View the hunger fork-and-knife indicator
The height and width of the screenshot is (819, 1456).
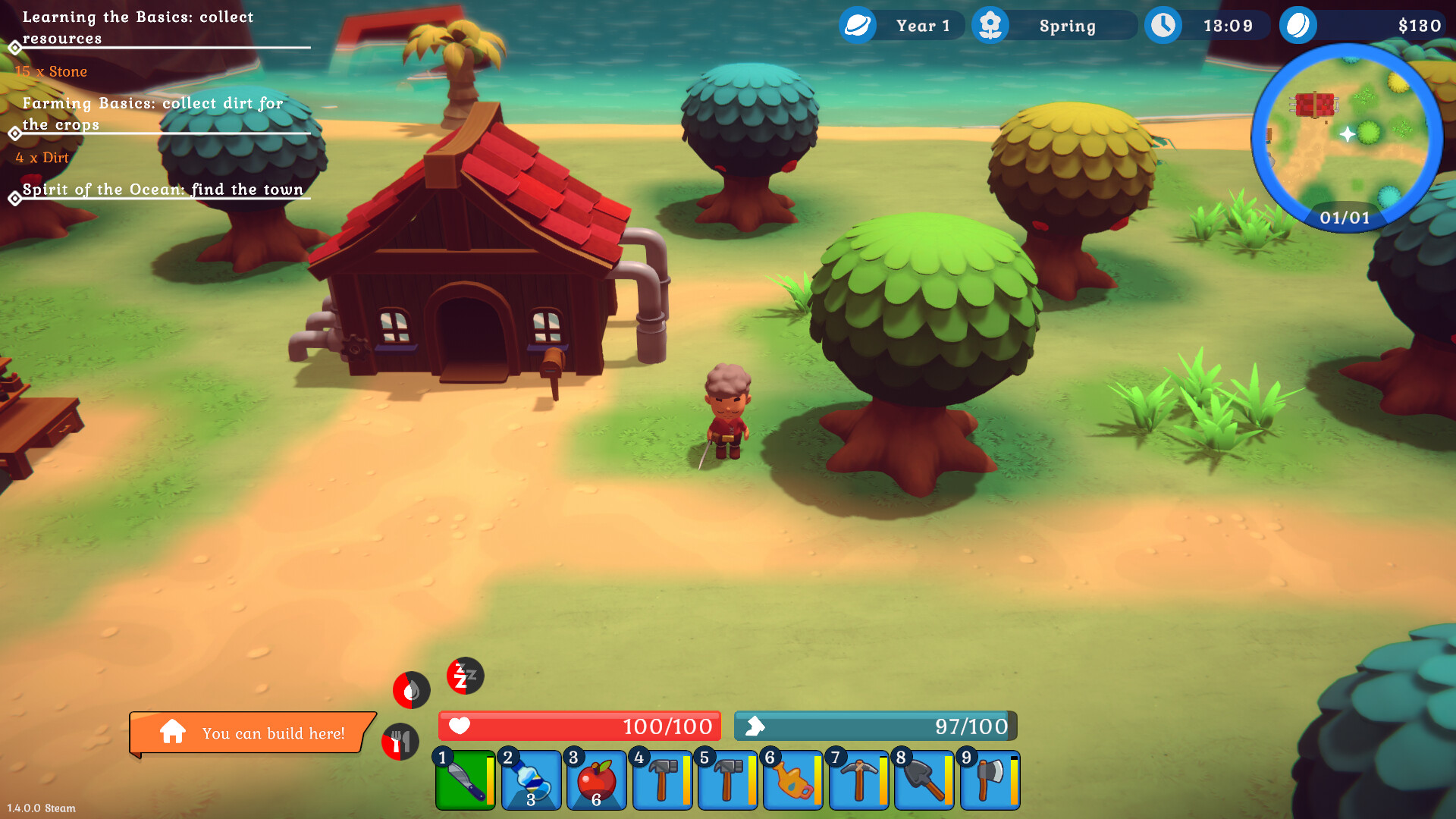coord(400,743)
